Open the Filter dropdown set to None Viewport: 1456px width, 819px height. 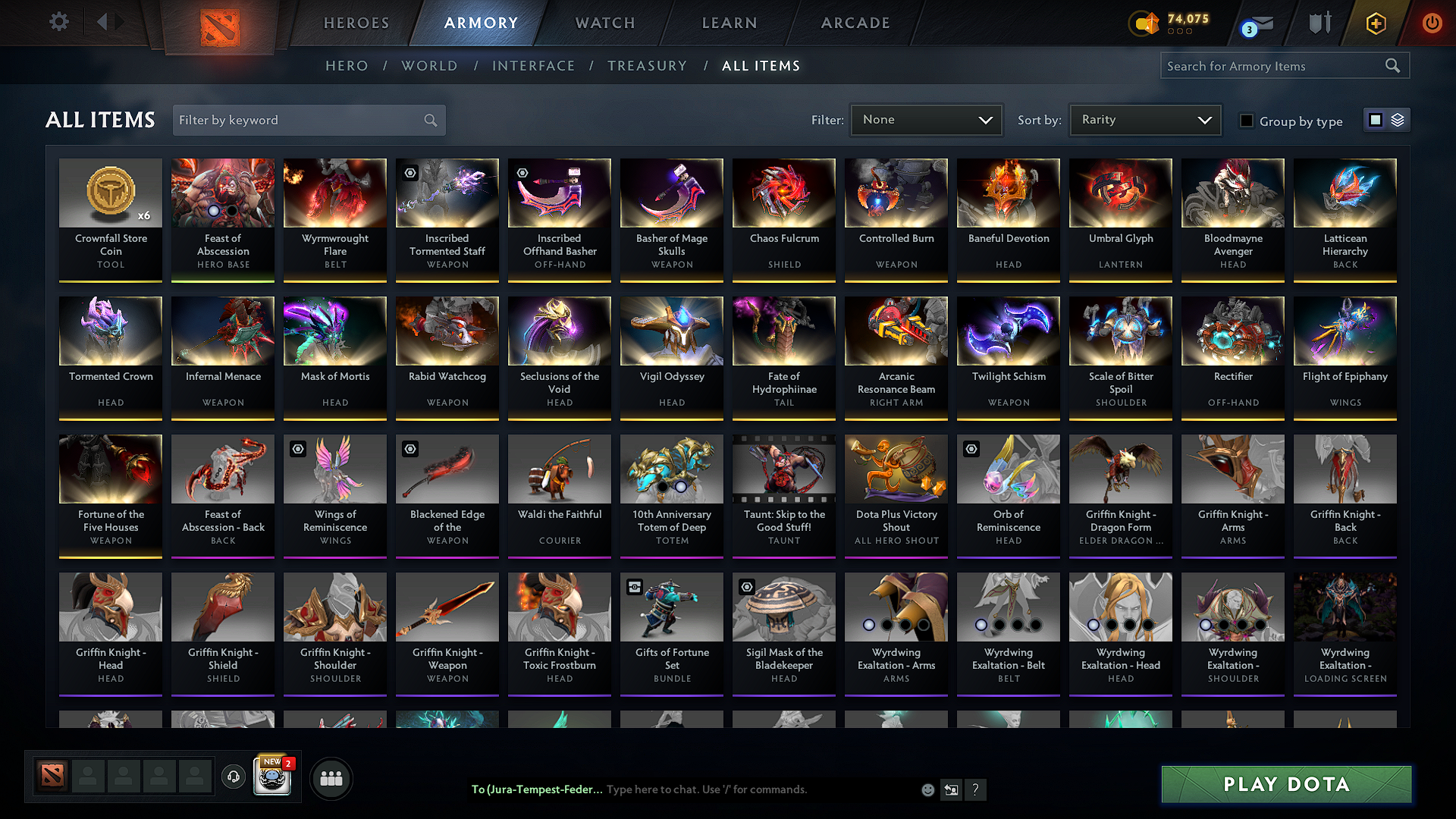pos(926,119)
